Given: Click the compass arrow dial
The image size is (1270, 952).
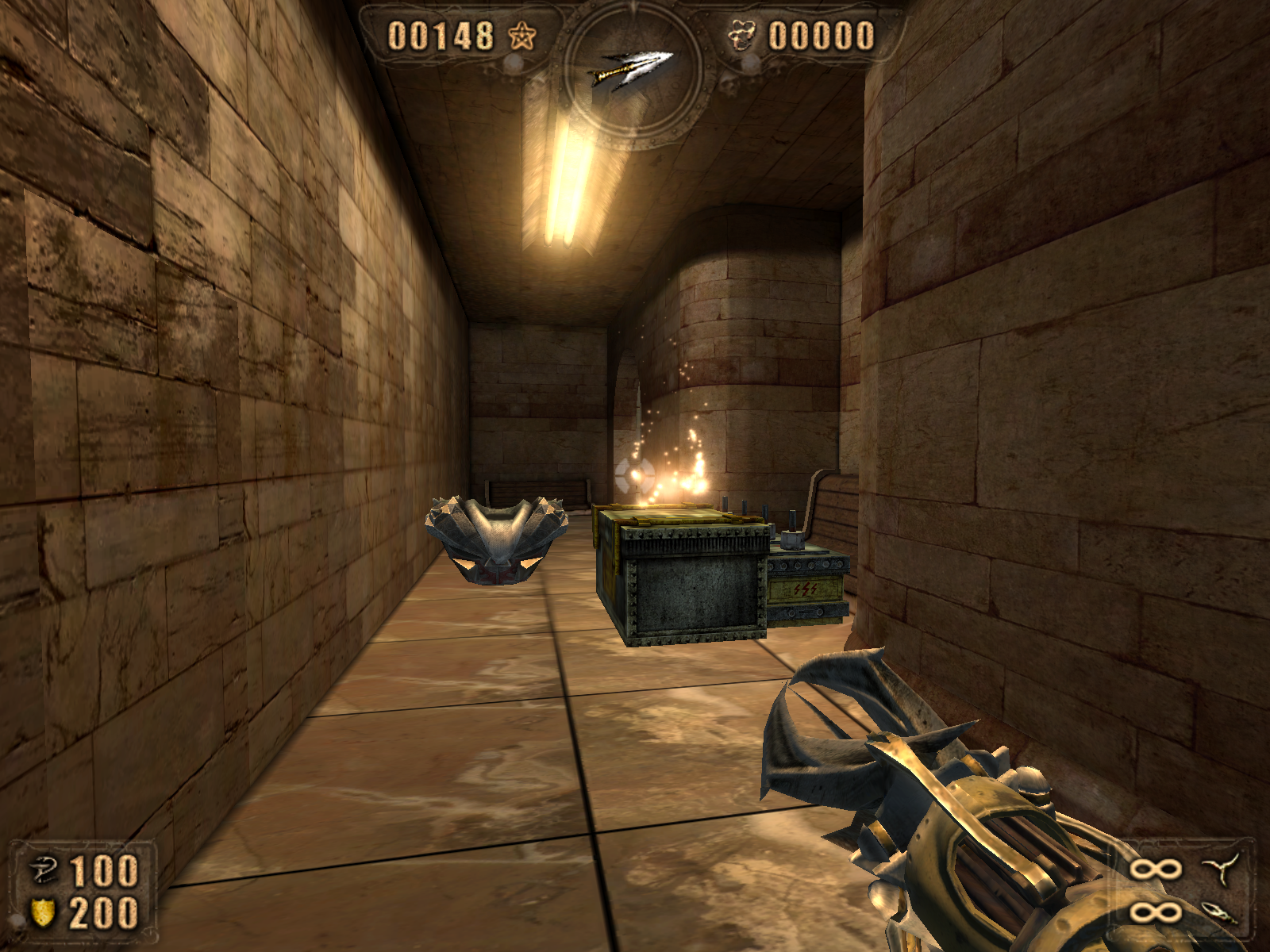Looking at the screenshot, I should click(x=633, y=70).
